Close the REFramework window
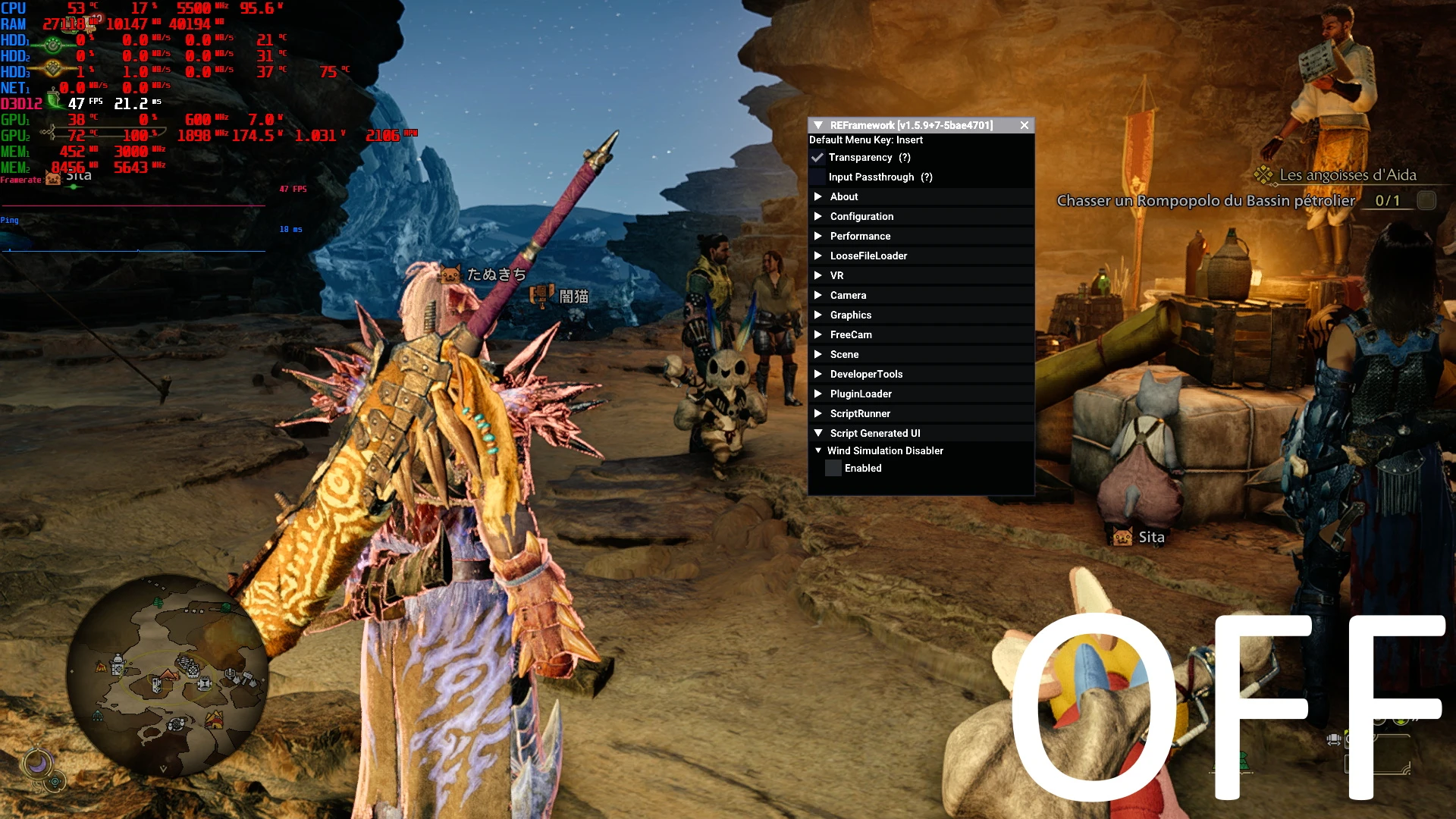This screenshot has height=819, width=1456. point(1025,125)
